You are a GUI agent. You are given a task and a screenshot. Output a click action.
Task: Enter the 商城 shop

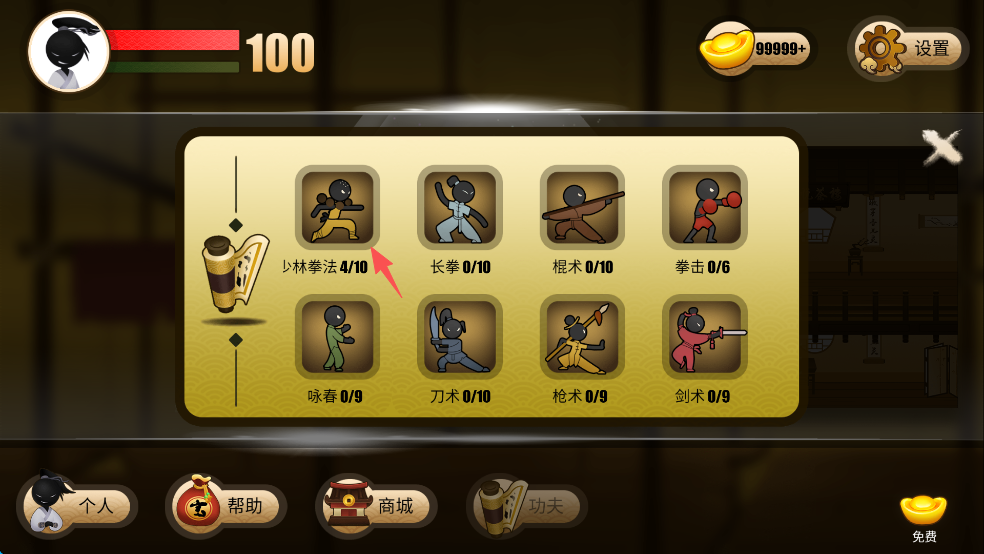click(x=376, y=506)
